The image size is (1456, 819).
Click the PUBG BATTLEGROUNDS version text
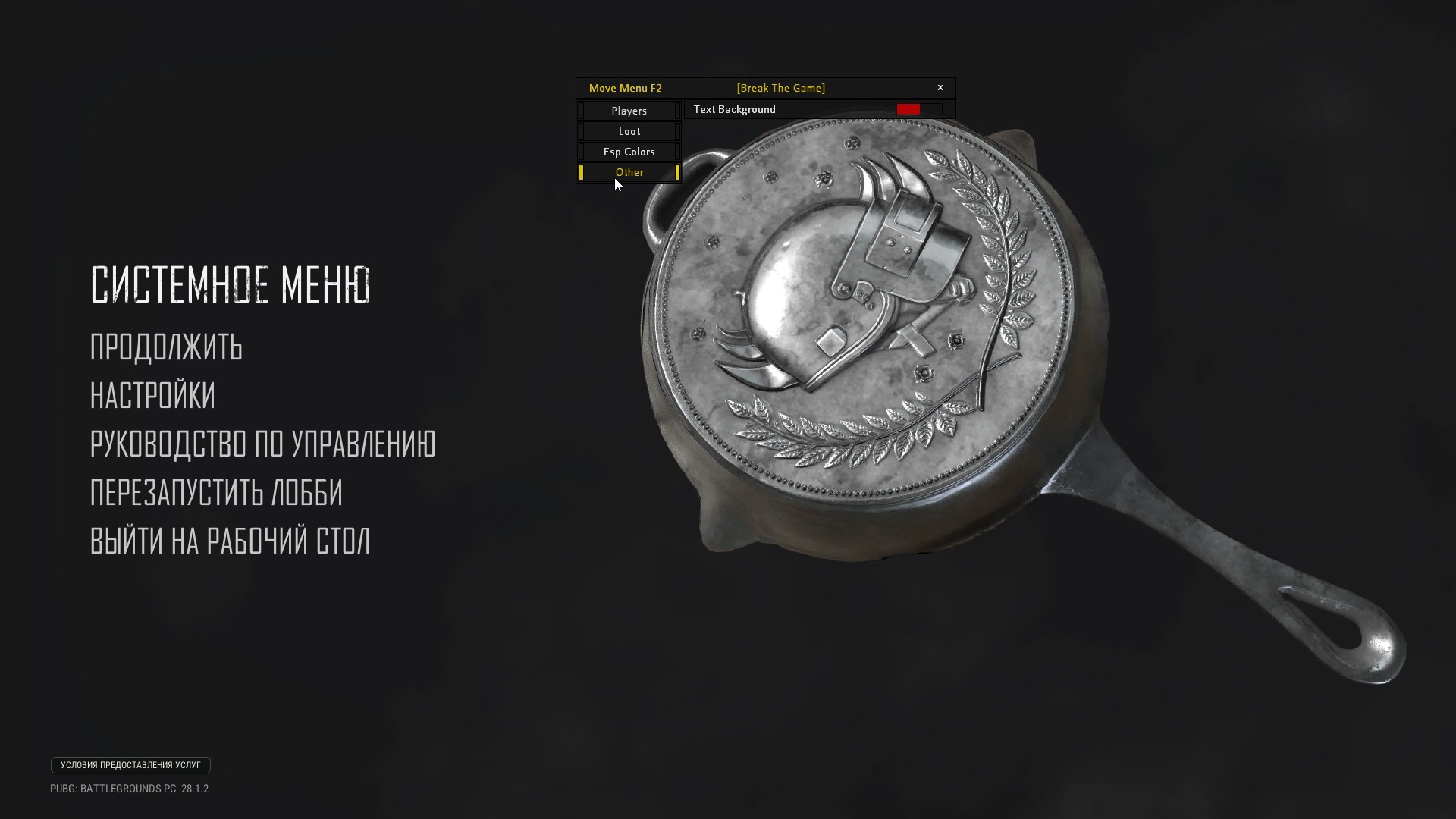[129, 789]
